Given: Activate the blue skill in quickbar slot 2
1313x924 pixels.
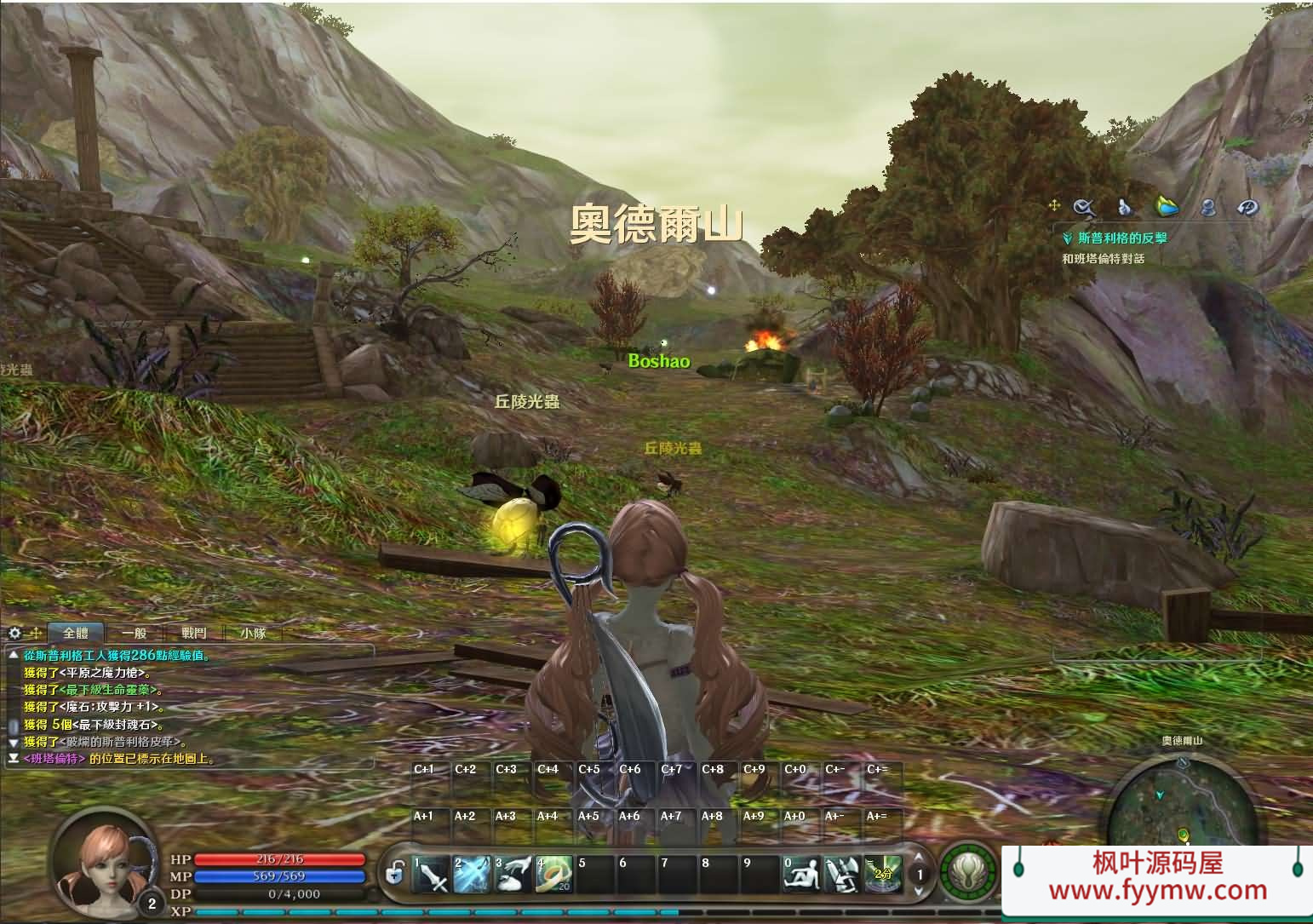Looking at the screenshot, I should 470,873.
